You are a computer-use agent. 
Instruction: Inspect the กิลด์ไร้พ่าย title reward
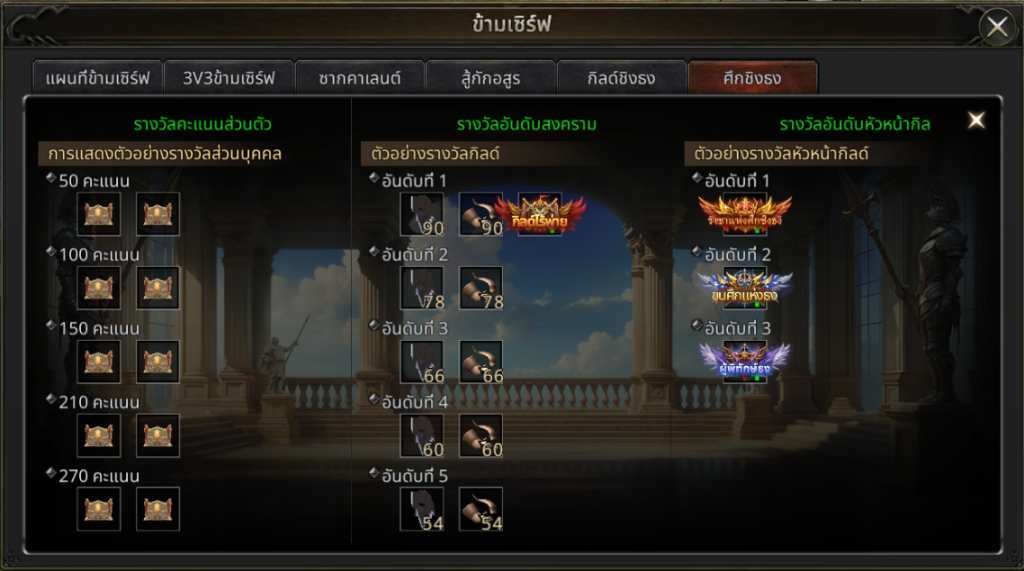click(x=540, y=214)
